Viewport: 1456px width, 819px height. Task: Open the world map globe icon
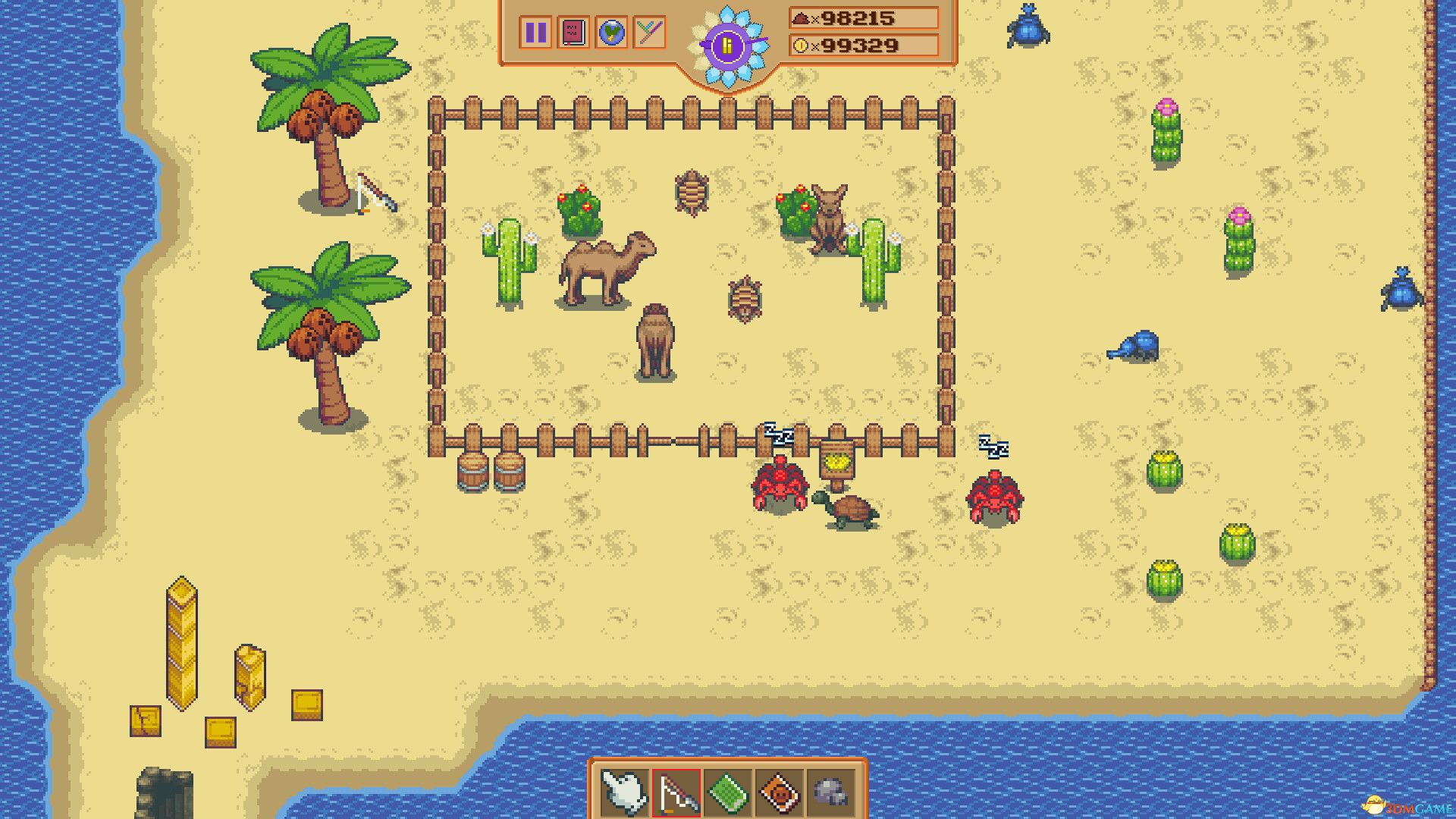(611, 32)
